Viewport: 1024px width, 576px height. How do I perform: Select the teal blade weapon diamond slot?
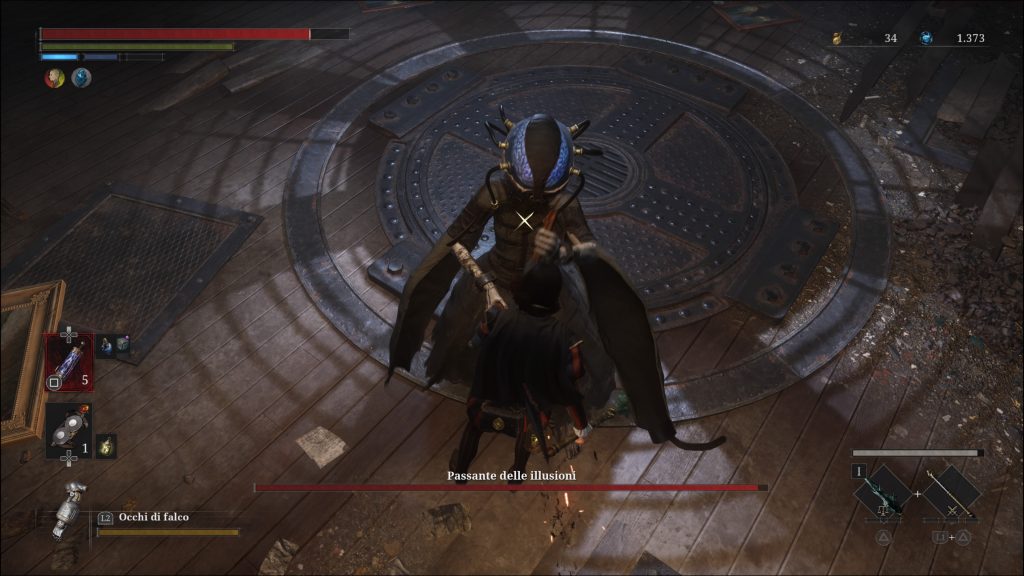tap(882, 493)
